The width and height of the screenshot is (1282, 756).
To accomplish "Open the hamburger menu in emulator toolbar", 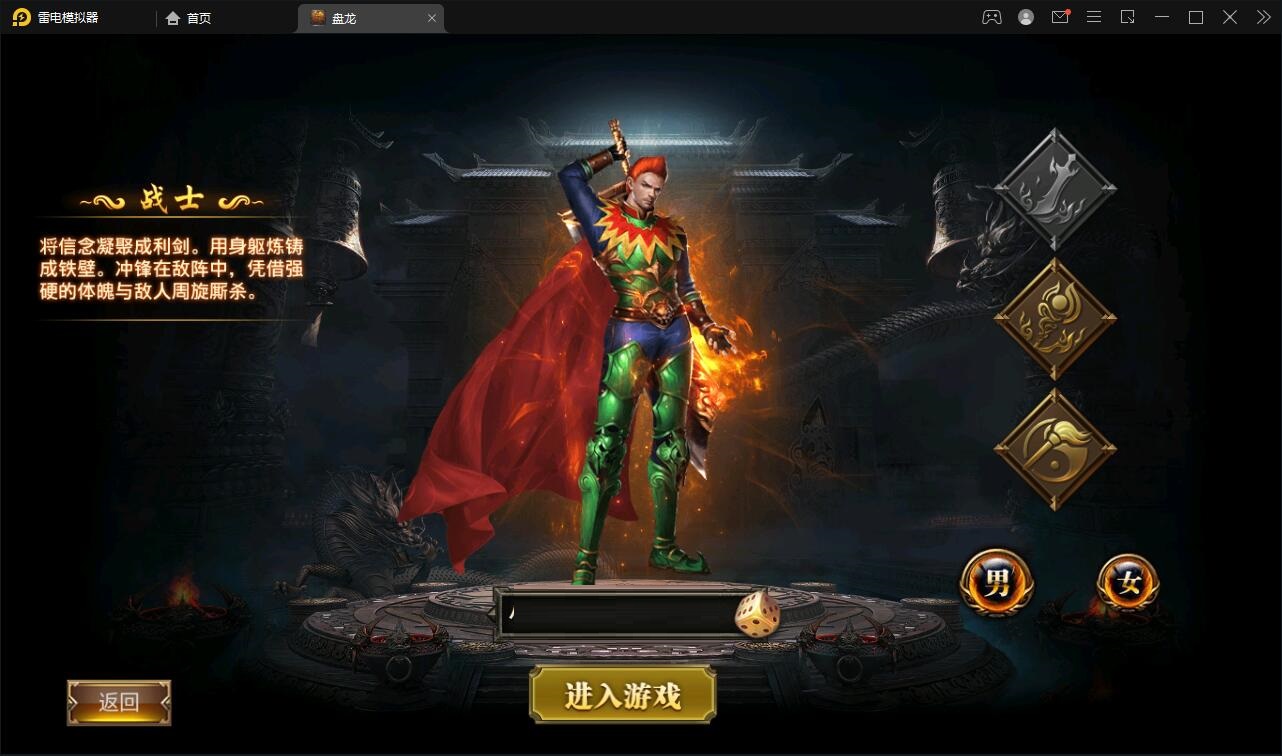I will coord(1094,17).
